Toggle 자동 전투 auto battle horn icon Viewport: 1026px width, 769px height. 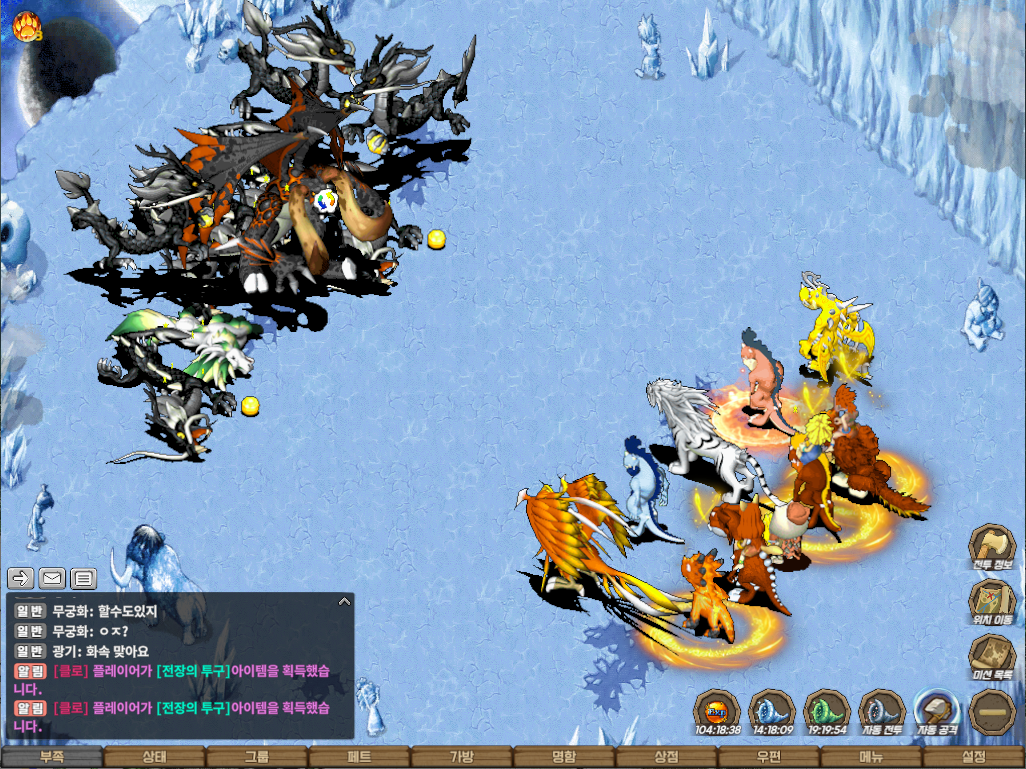tap(882, 712)
